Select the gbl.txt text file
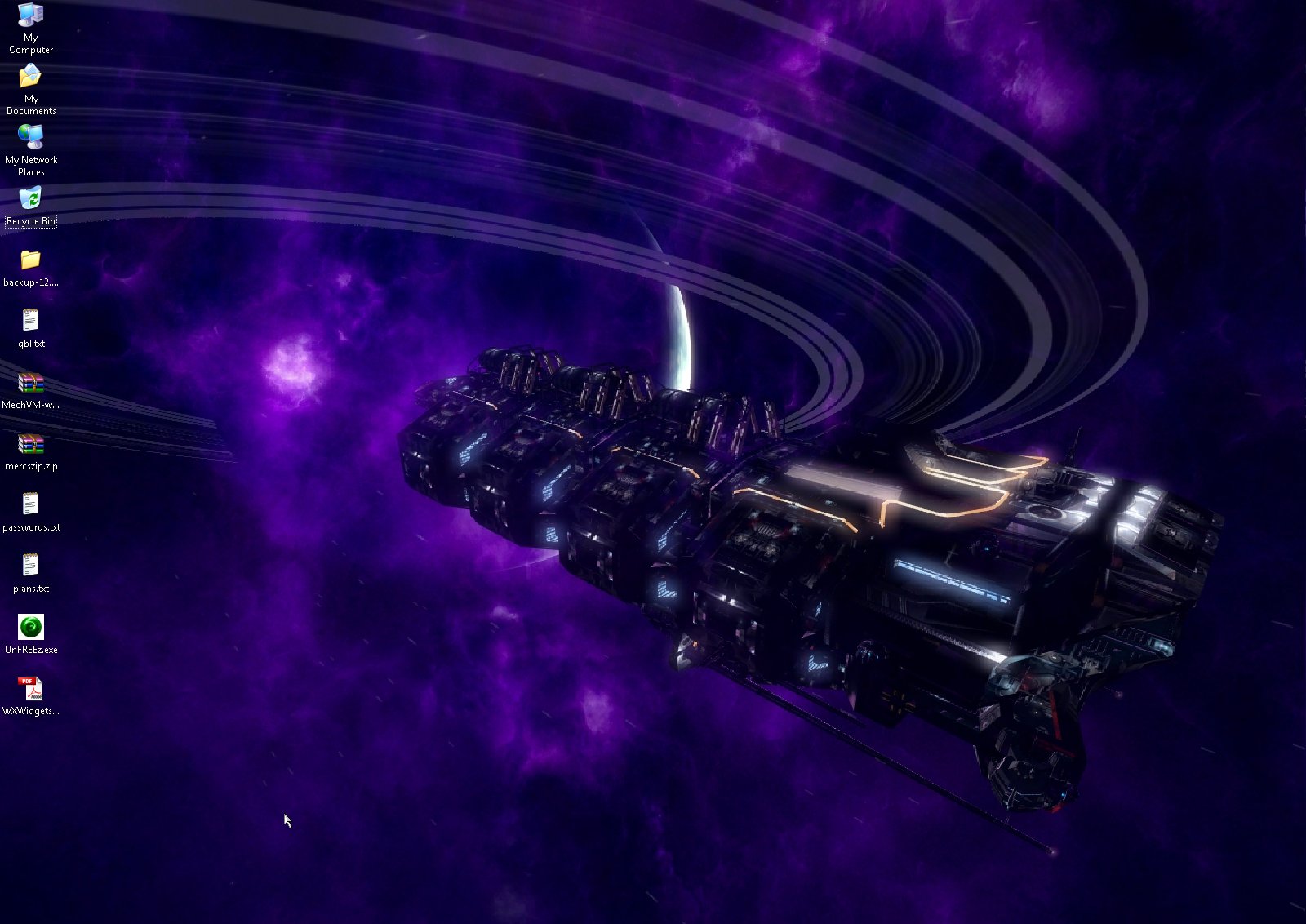Screen dimensions: 1306x924 30,321
